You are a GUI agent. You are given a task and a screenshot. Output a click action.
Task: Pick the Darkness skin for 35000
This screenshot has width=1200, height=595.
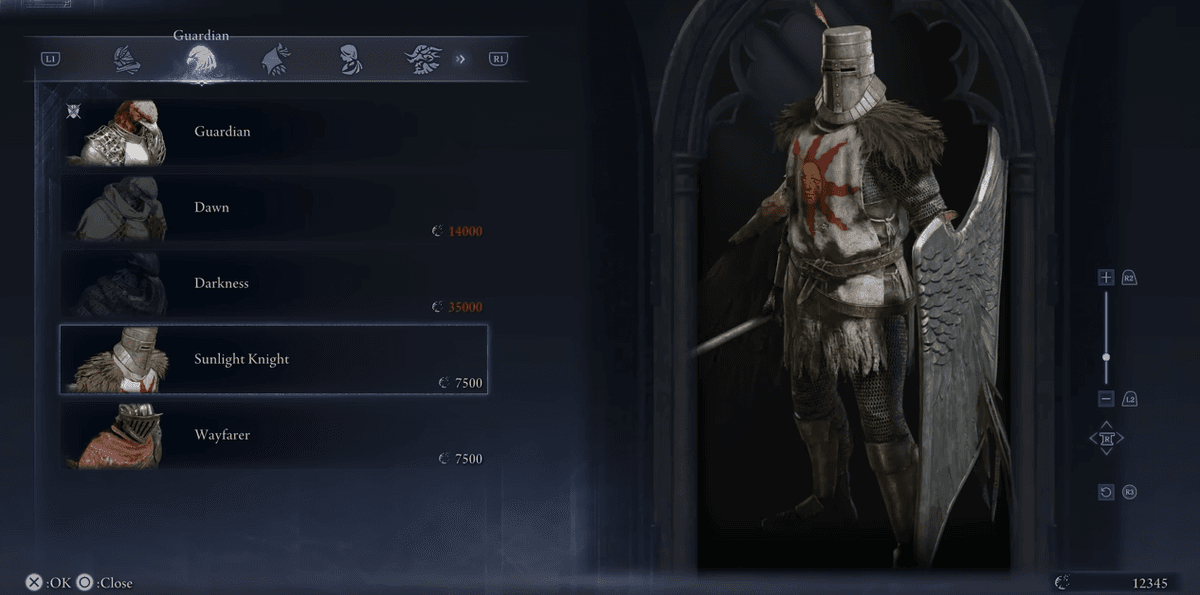click(x=273, y=284)
